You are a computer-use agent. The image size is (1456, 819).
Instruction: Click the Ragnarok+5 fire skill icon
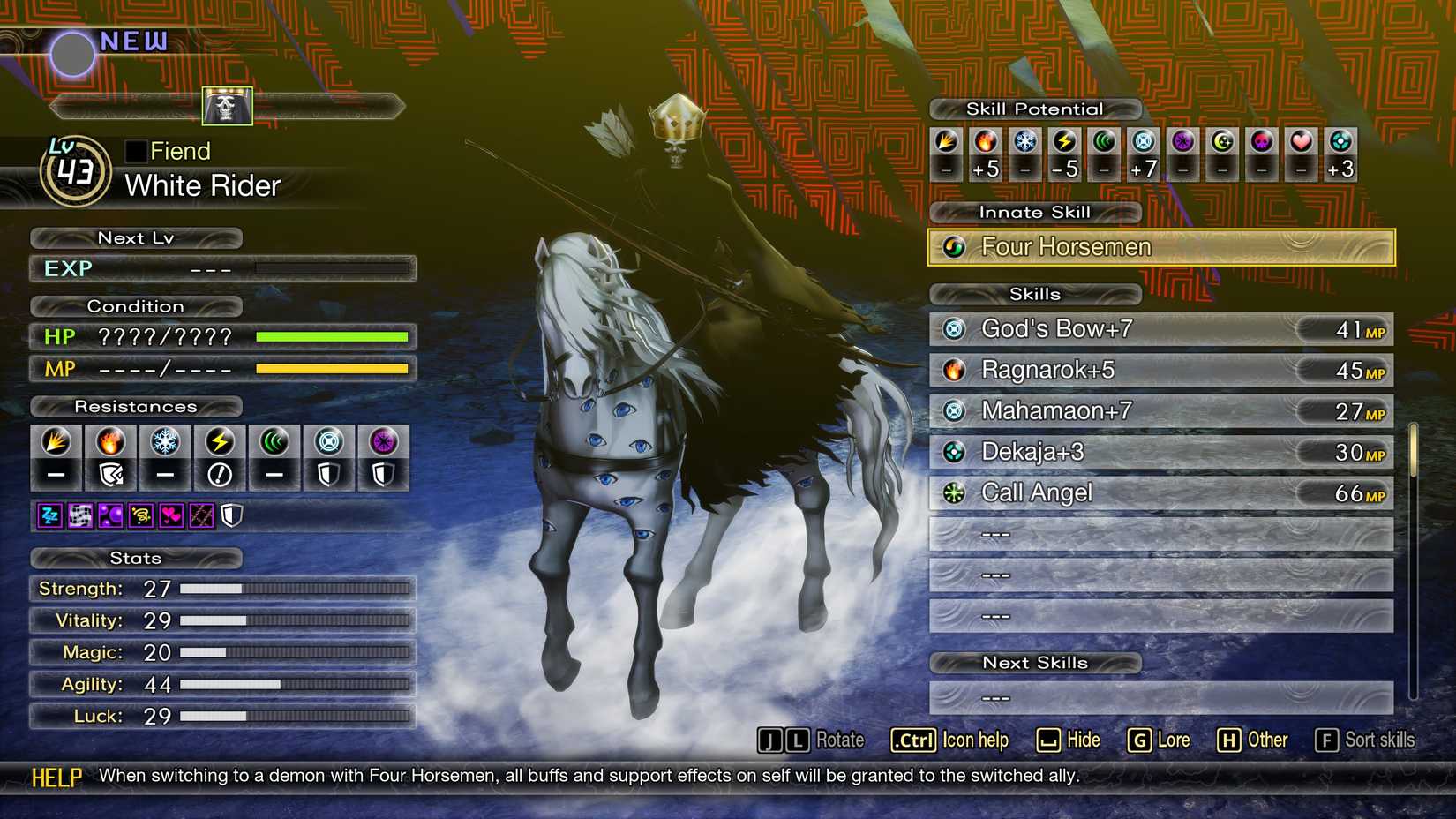[x=956, y=370]
